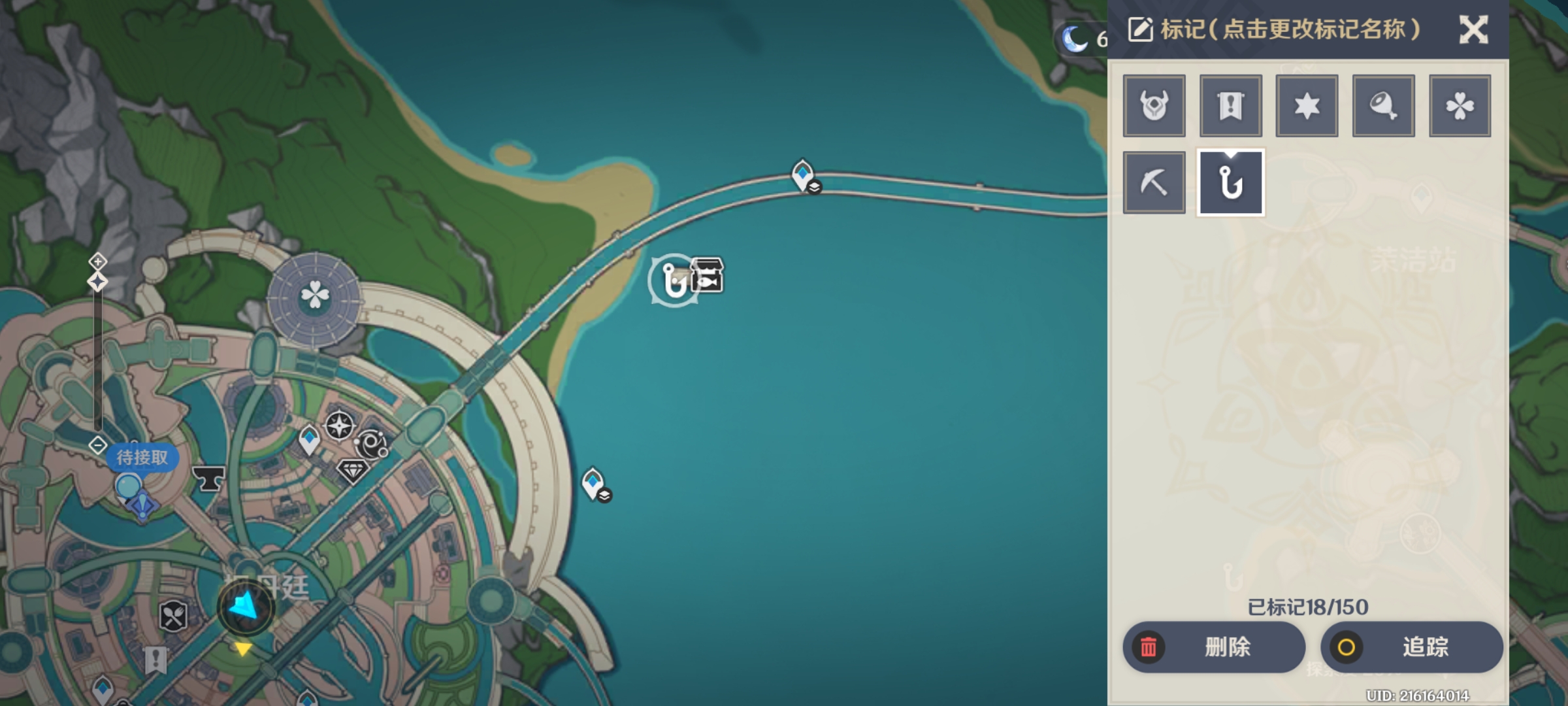Click the diamond jewelry shop map icon

click(x=353, y=471)
